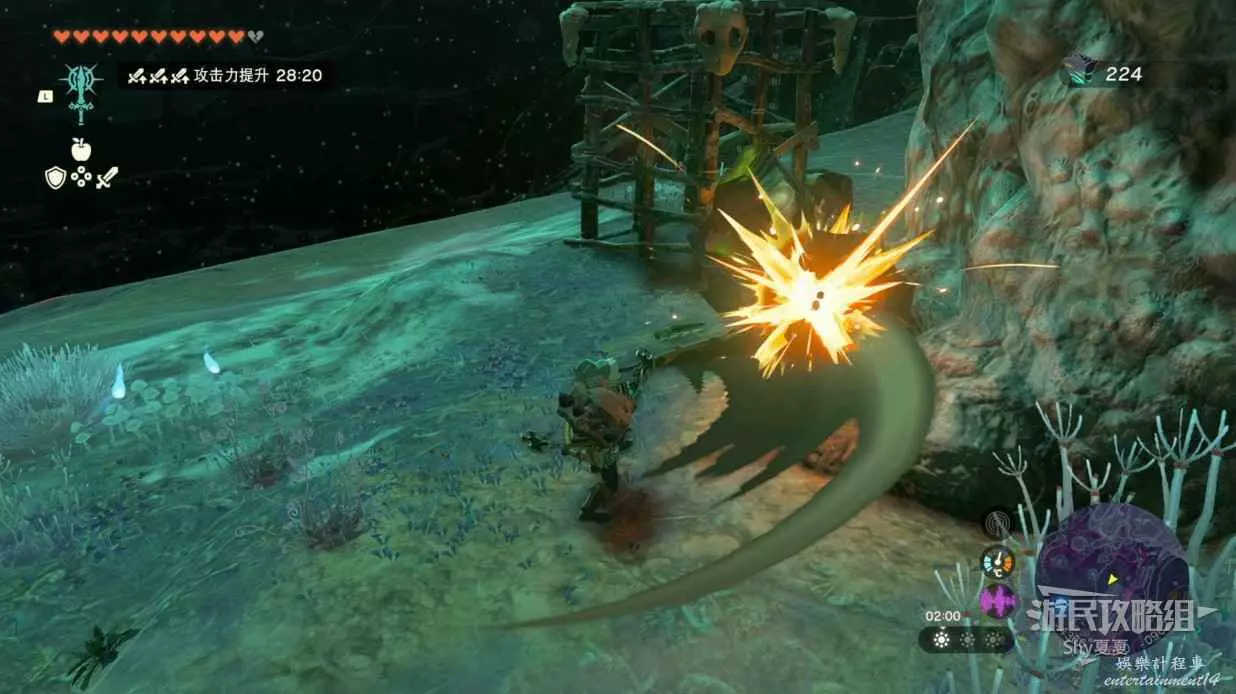
Task: Click the apple quick-item icon
Action: (x=81, y=150)
